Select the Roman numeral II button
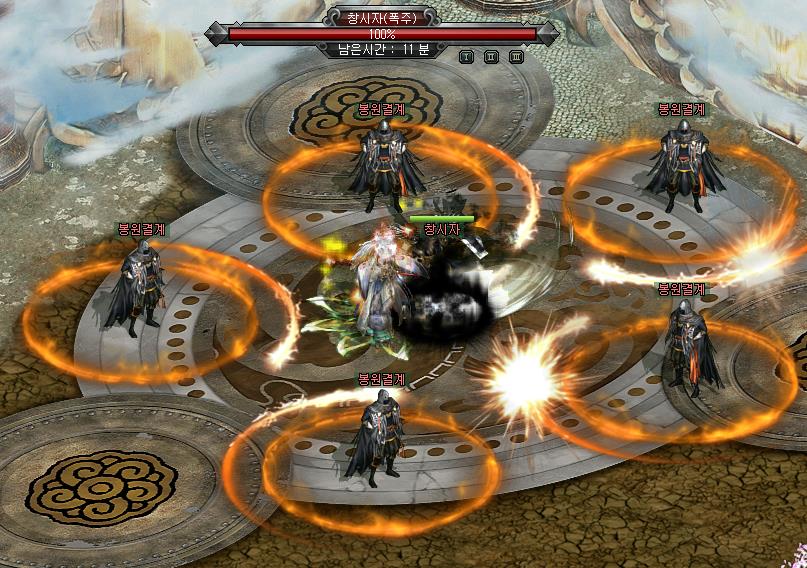Viewport: 807px width, 568px height. coord(491,57)
